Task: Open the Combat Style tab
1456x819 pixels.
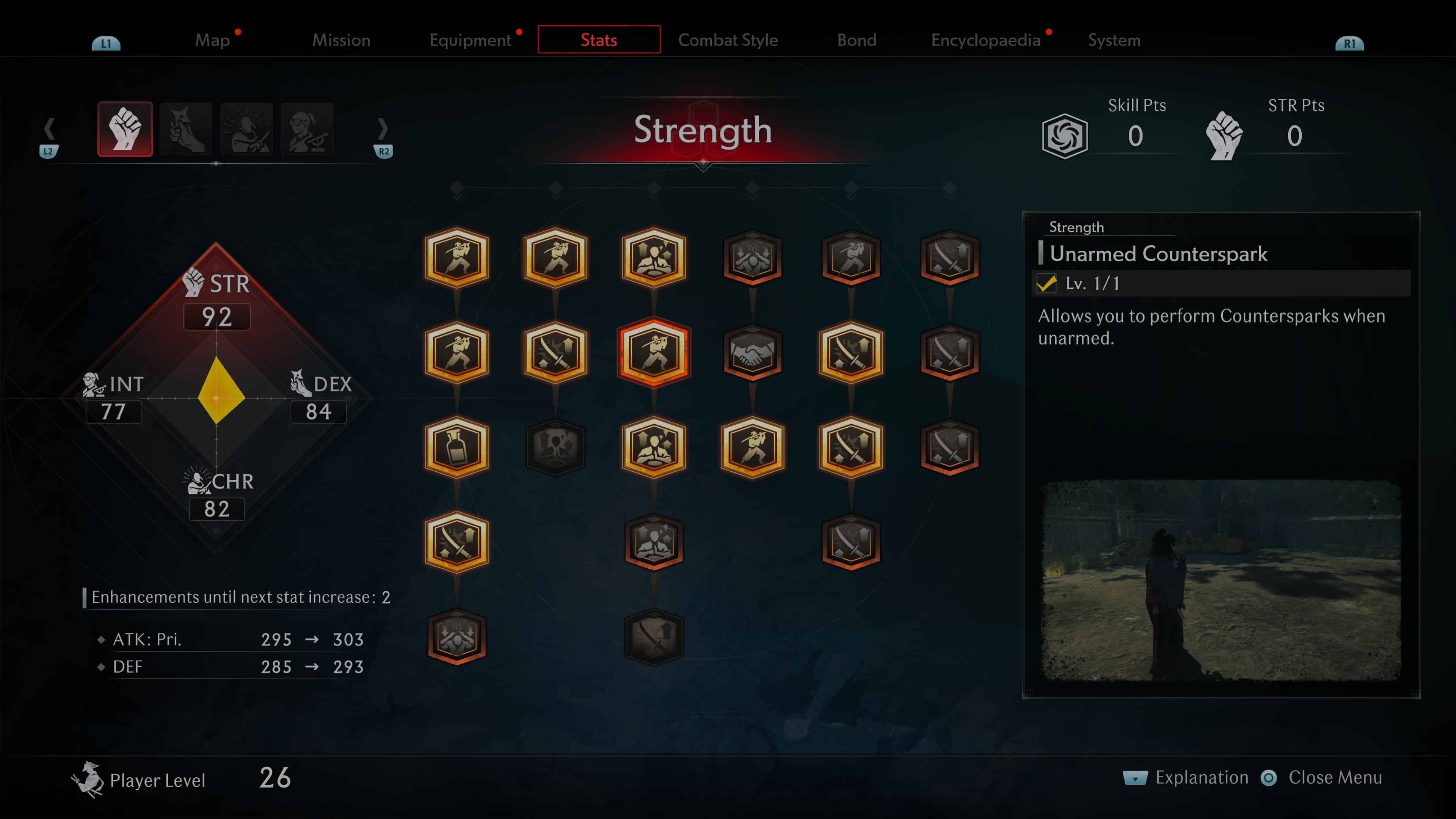Action: 728,39
